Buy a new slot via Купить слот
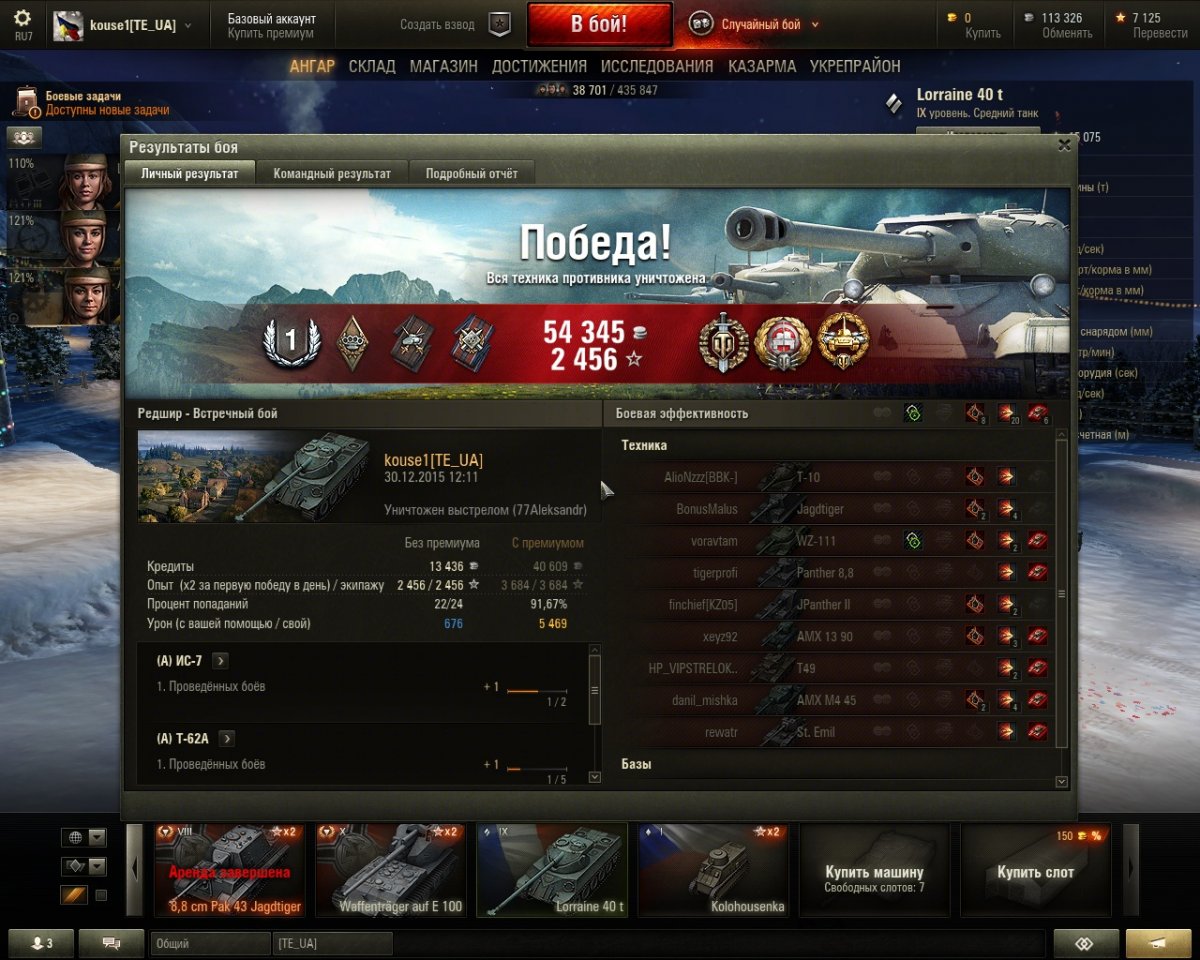 (1035, 872)
